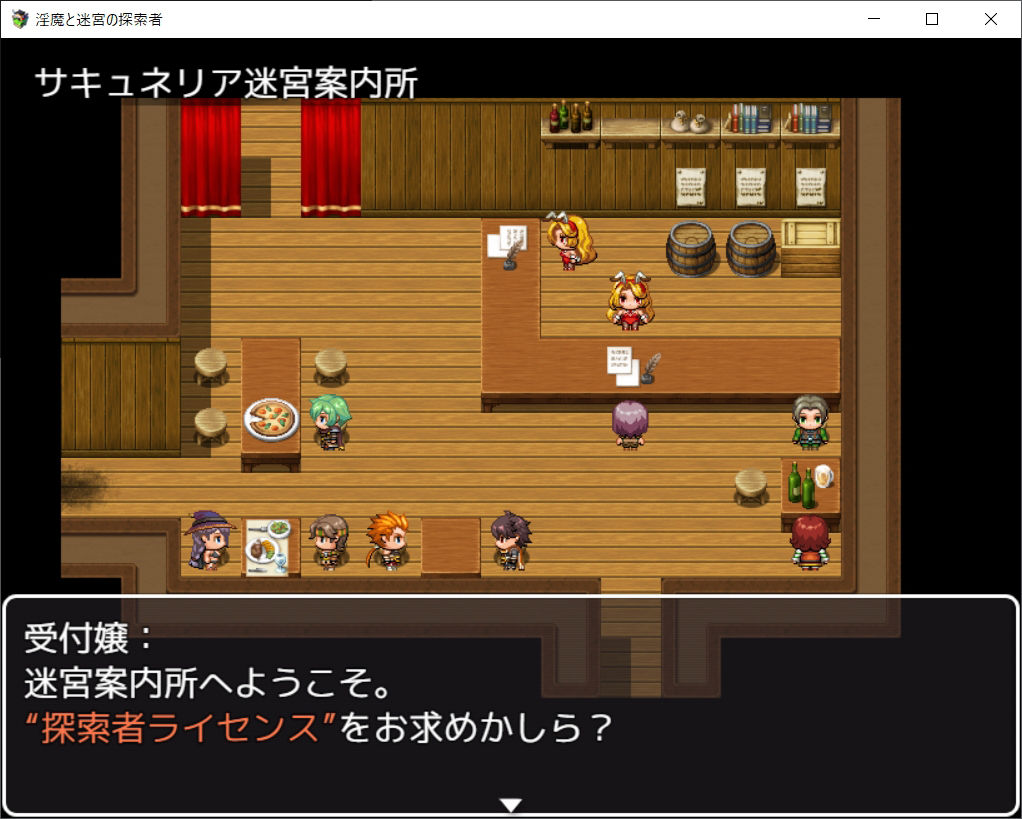
Task: Advance dialogue with the white arrow indicator
Action: [x=511, y=805]
